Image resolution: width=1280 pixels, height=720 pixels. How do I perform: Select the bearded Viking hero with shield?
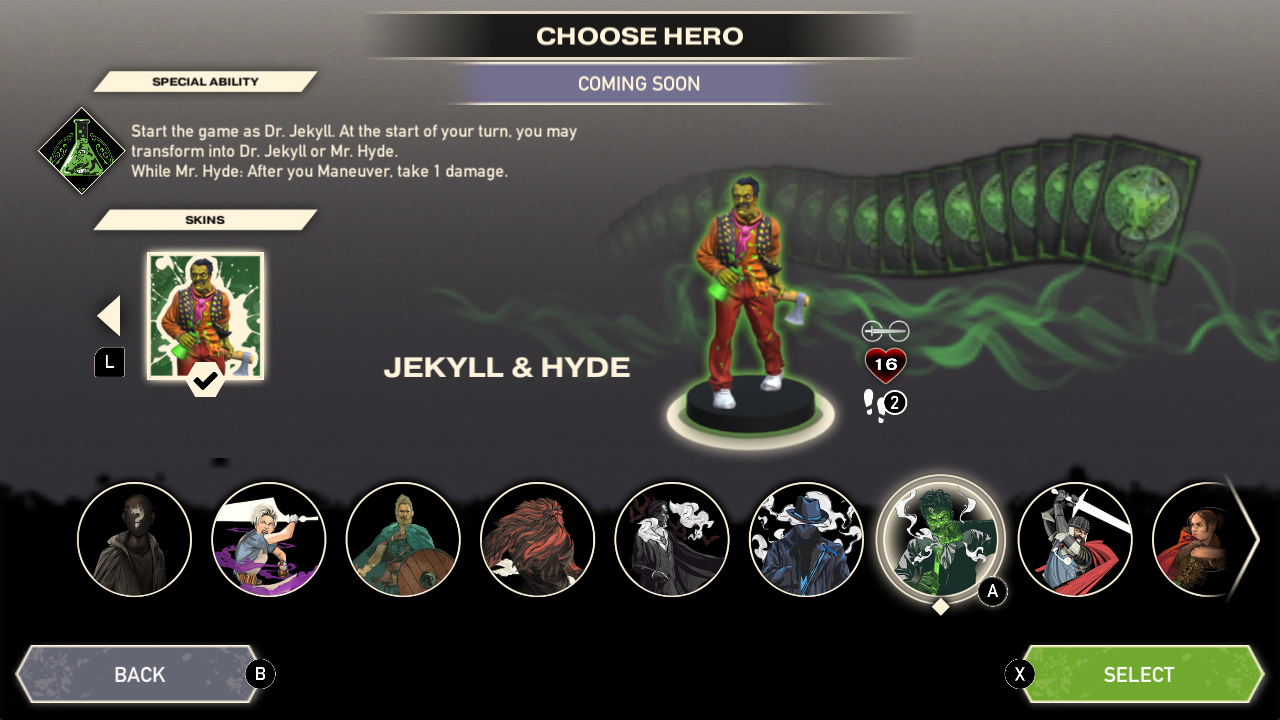click(403, 539)
